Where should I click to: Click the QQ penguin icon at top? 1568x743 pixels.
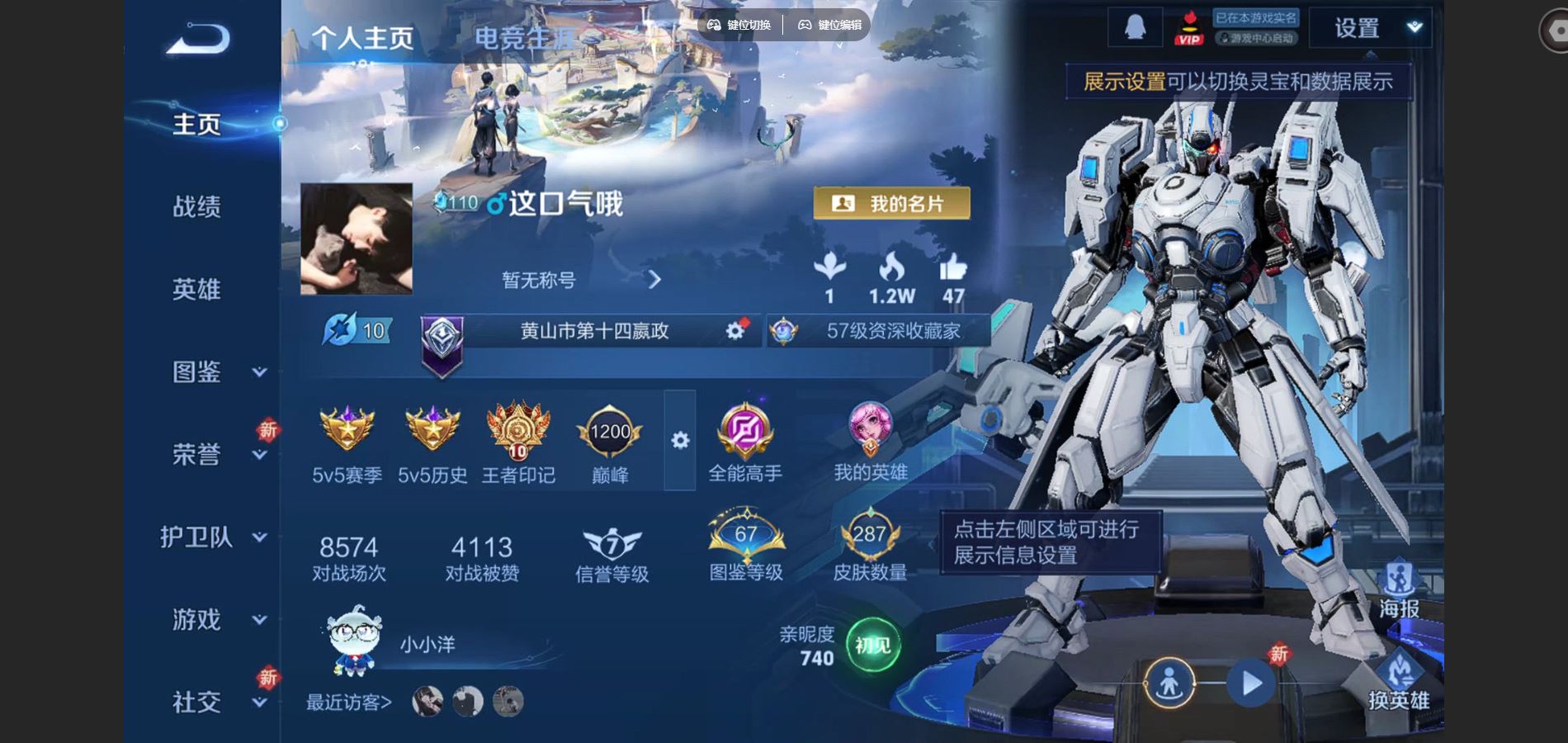(x=1133, y=27)
